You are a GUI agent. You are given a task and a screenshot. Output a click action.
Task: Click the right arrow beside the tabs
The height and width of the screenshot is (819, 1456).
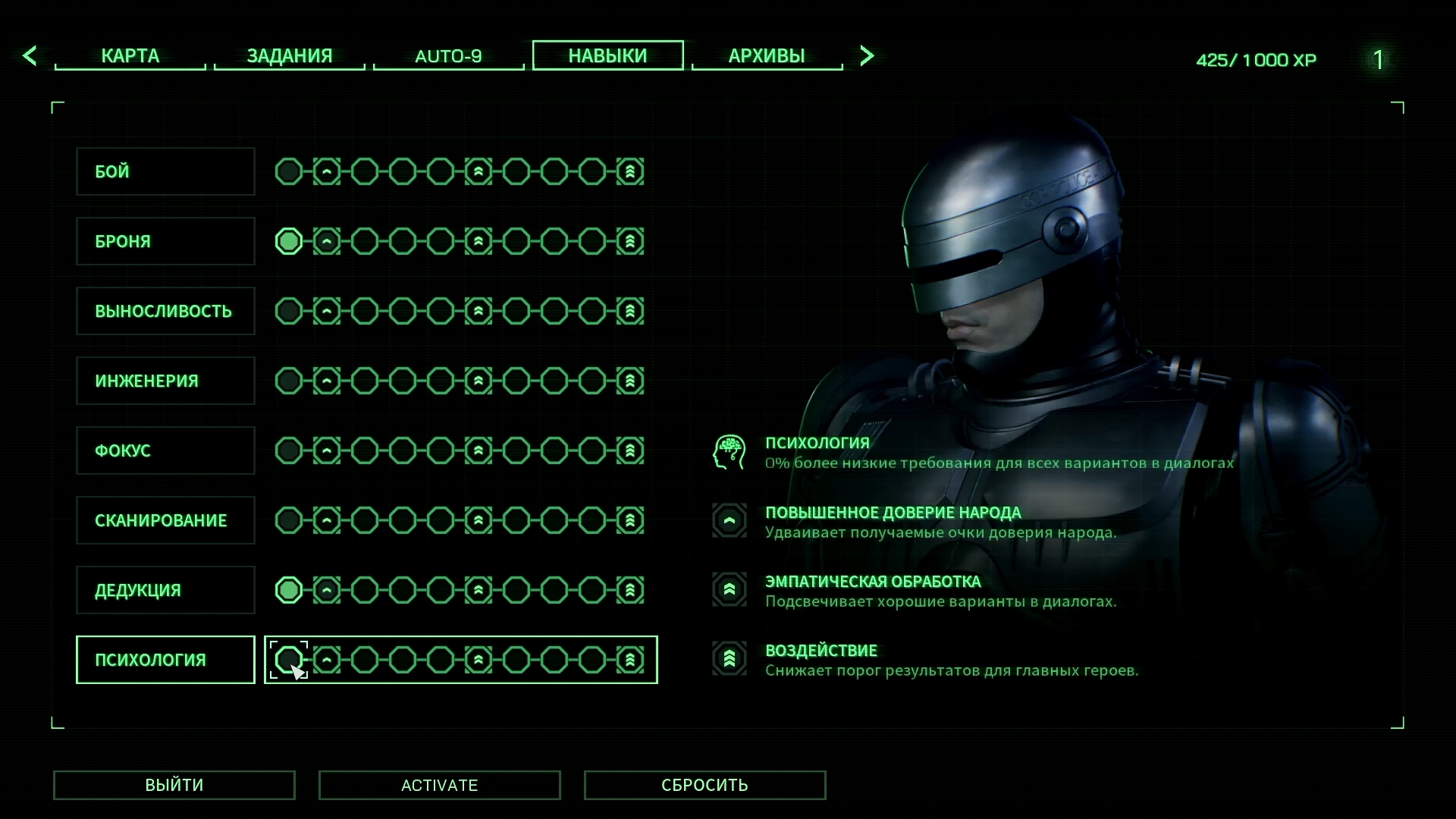click(x=867, y=55)
